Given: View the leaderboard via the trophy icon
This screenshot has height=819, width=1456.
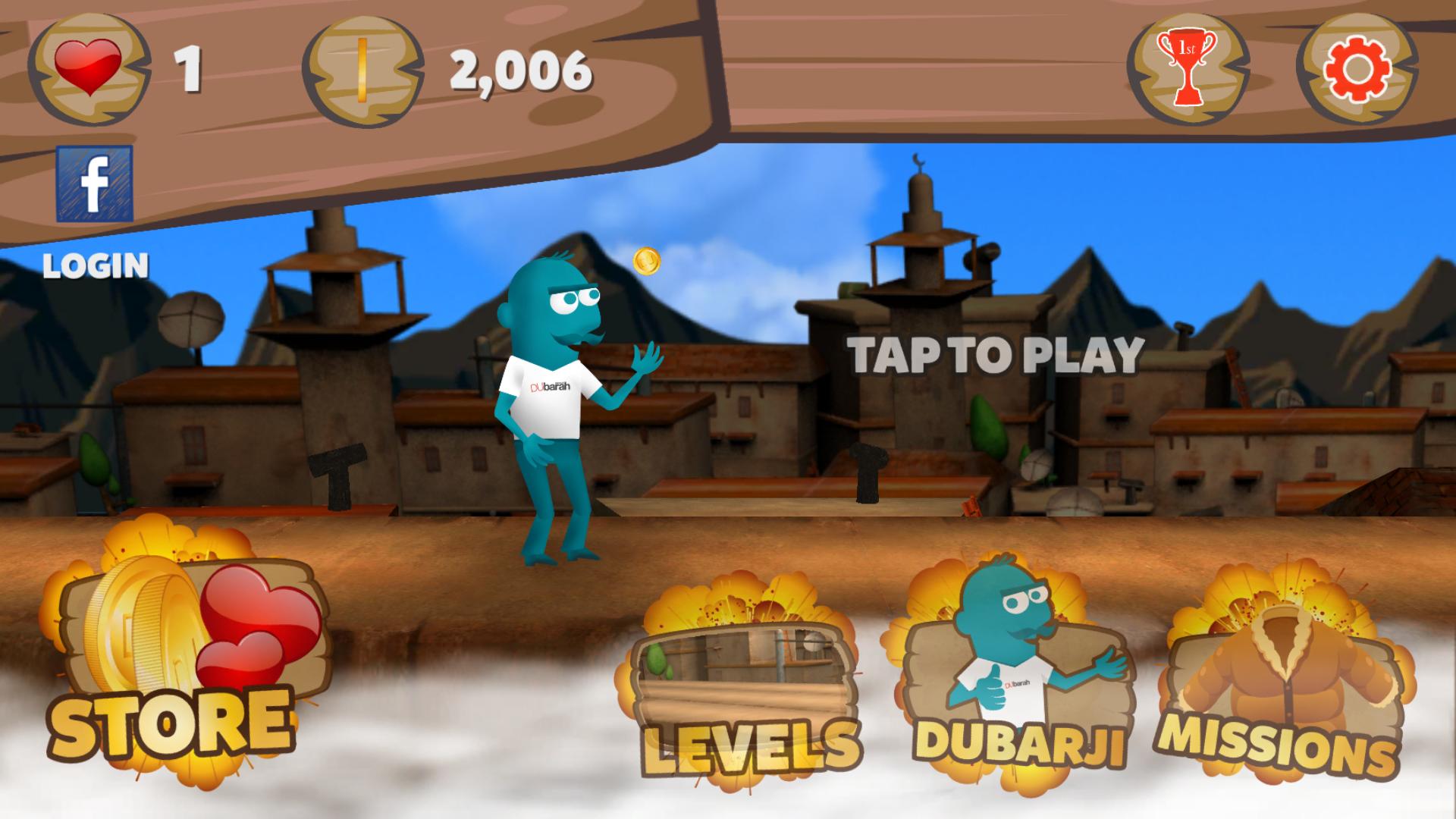Looking at the screenshot, I should pos(1188,68).
